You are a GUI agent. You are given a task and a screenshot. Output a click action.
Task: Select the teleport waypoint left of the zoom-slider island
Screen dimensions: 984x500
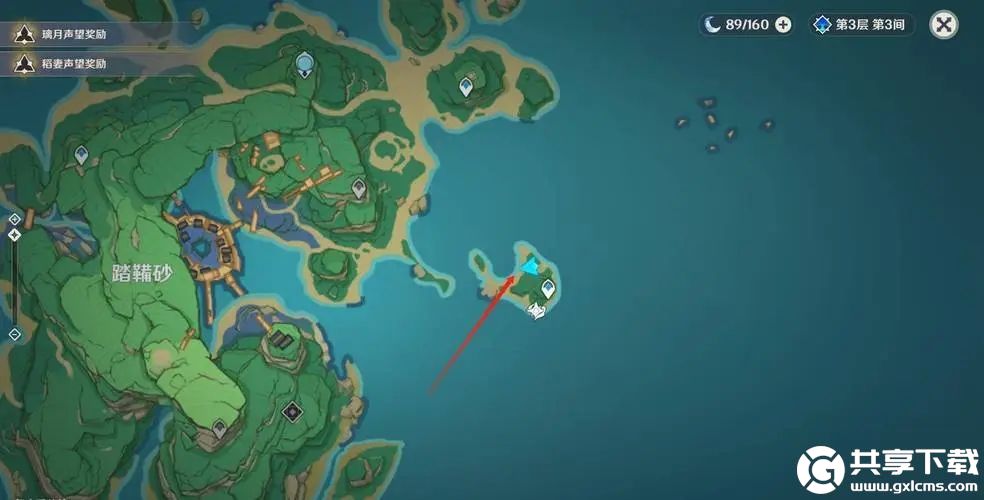(x=82, y=155)
